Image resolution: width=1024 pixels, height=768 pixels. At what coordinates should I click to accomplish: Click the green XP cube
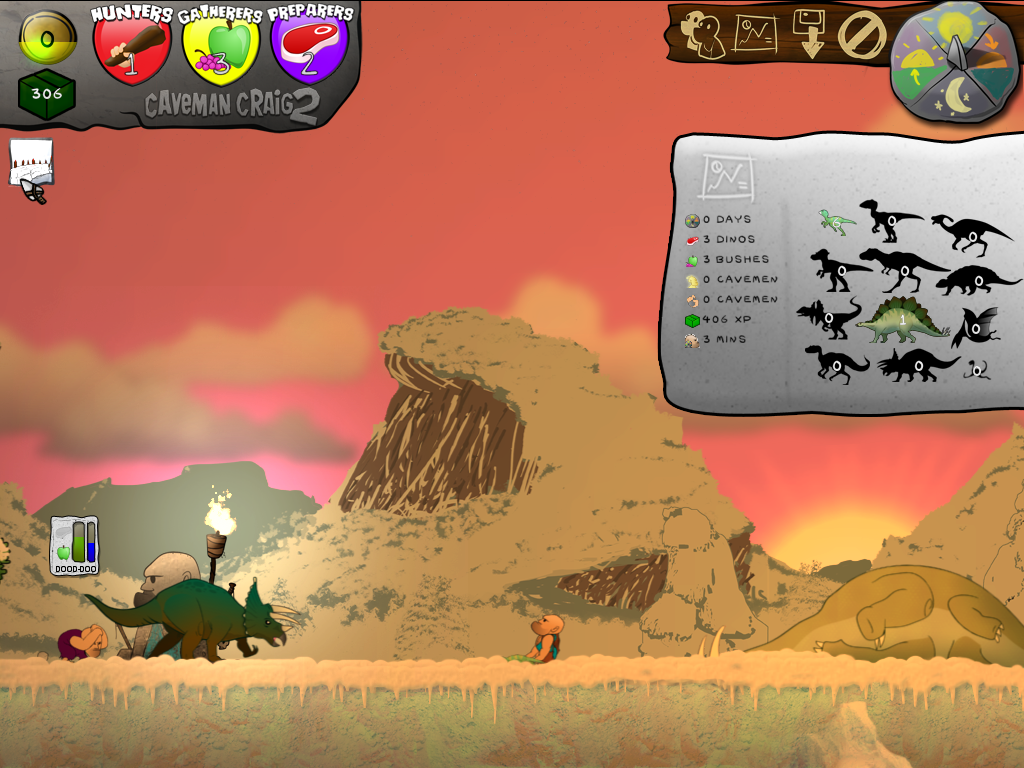[46, 95]
